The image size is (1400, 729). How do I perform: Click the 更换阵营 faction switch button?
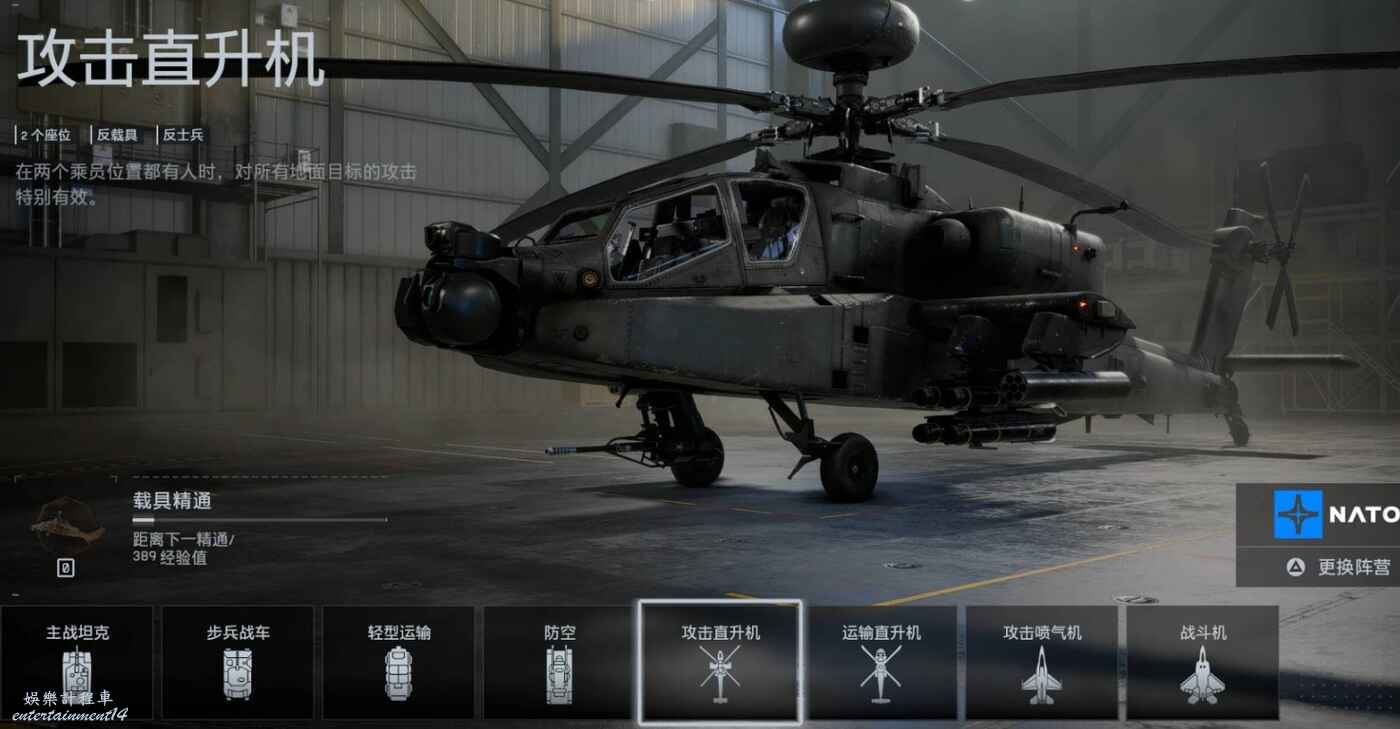coord(1340,567)
